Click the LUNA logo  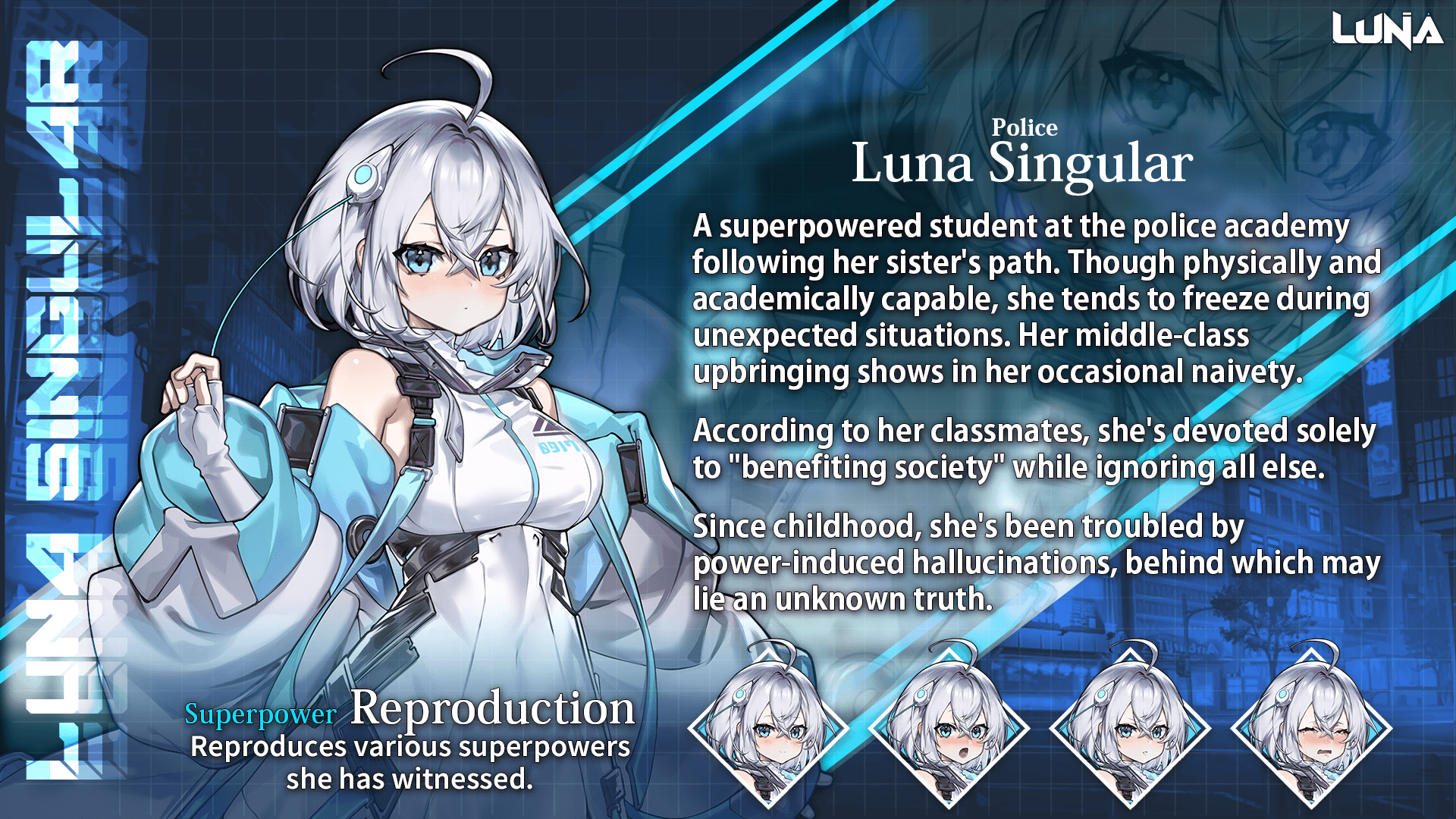[1387, 31]
